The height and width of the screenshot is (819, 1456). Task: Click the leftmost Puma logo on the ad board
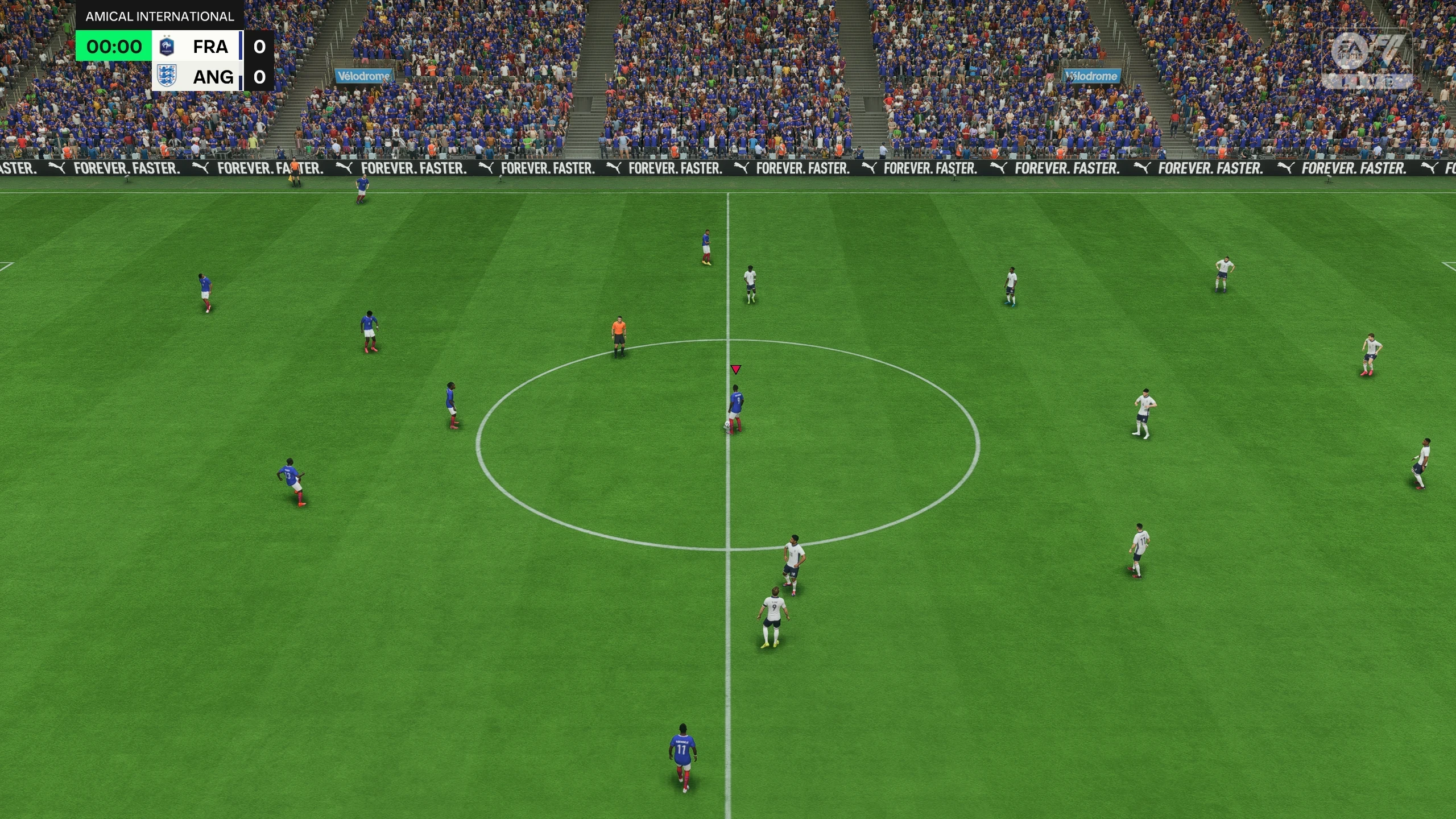tap(56, 167)
